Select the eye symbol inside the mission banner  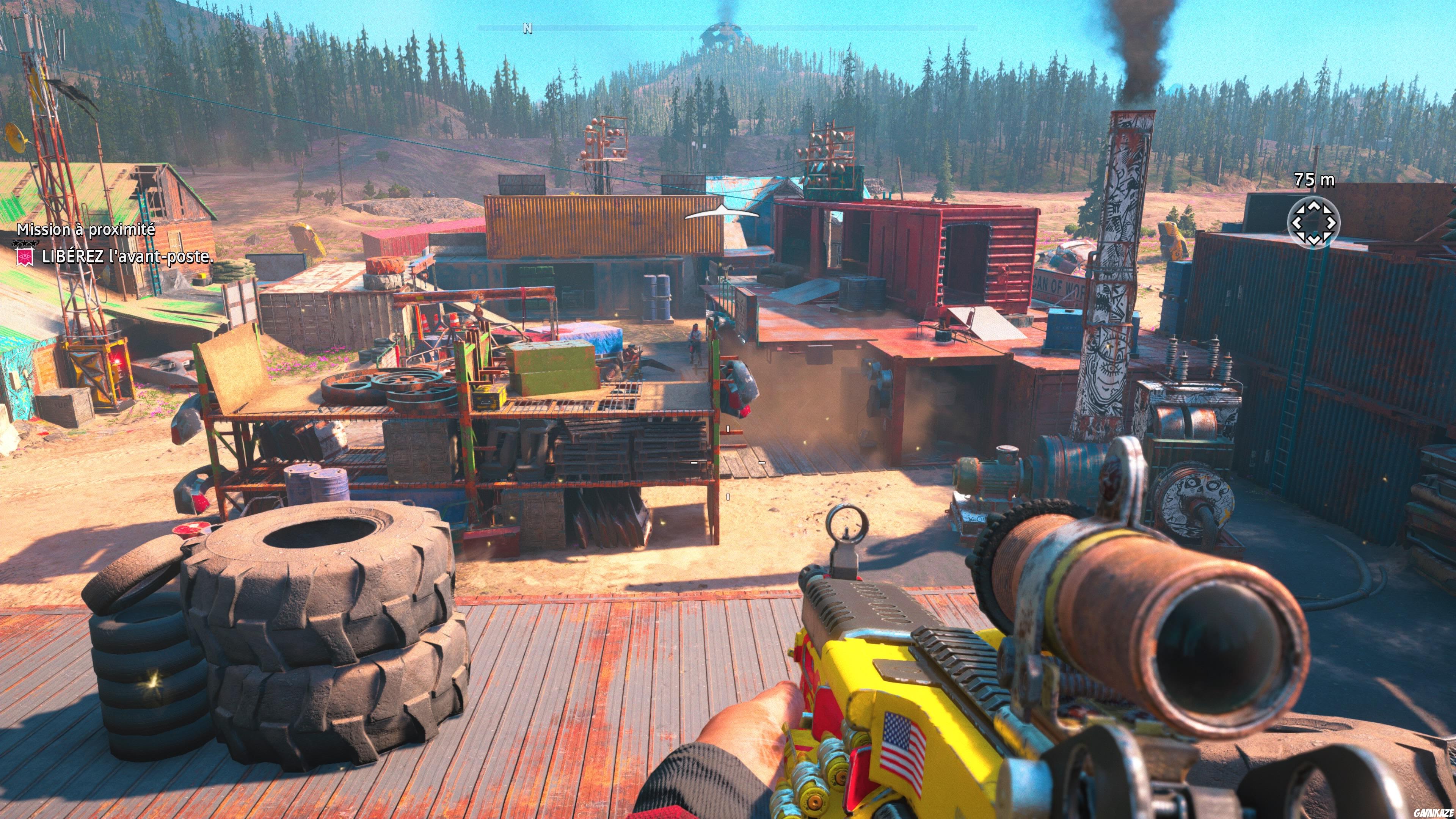(25, 256)
